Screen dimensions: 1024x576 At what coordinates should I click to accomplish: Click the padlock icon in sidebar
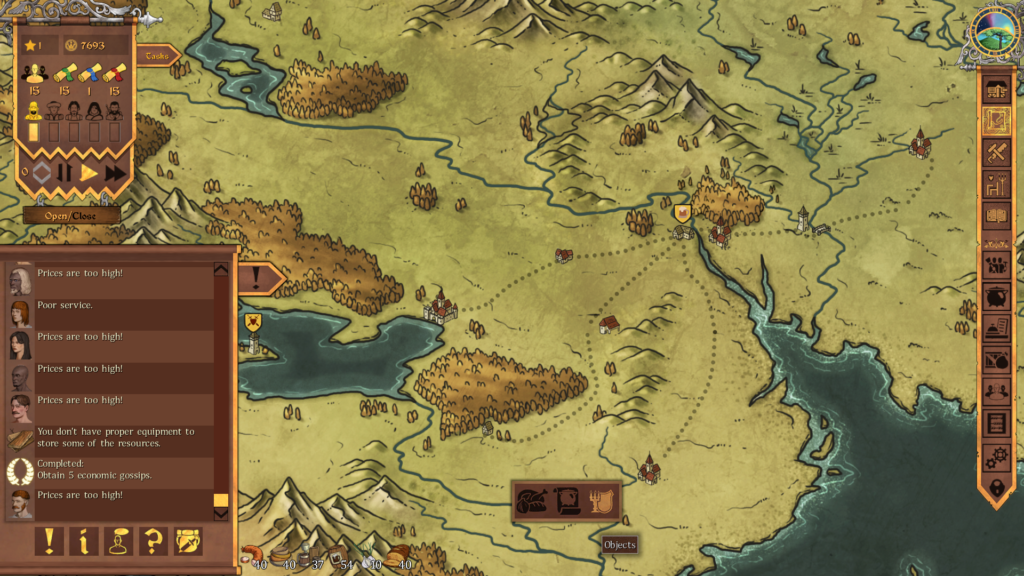[x=996, y=488]
